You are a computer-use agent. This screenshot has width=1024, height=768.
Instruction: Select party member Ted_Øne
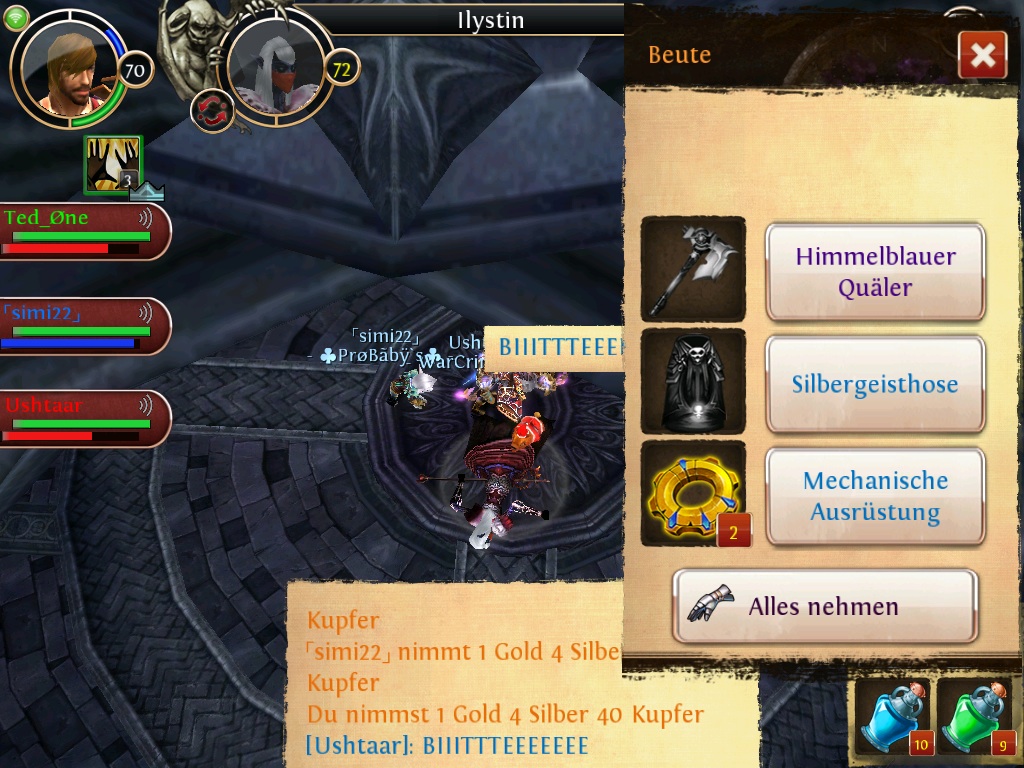[x=84, y=231]
